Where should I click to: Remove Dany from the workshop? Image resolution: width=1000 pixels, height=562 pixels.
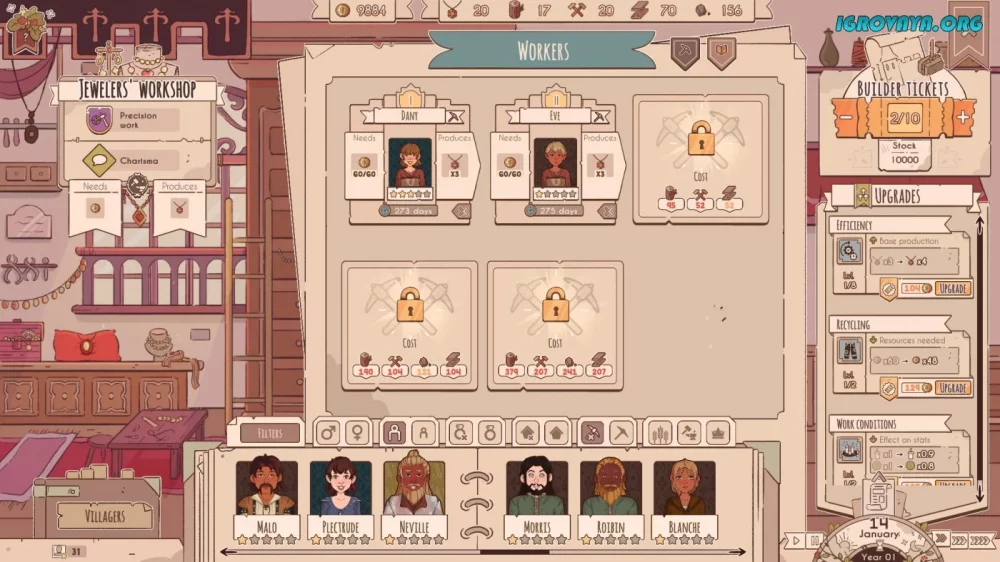[461, 211]
